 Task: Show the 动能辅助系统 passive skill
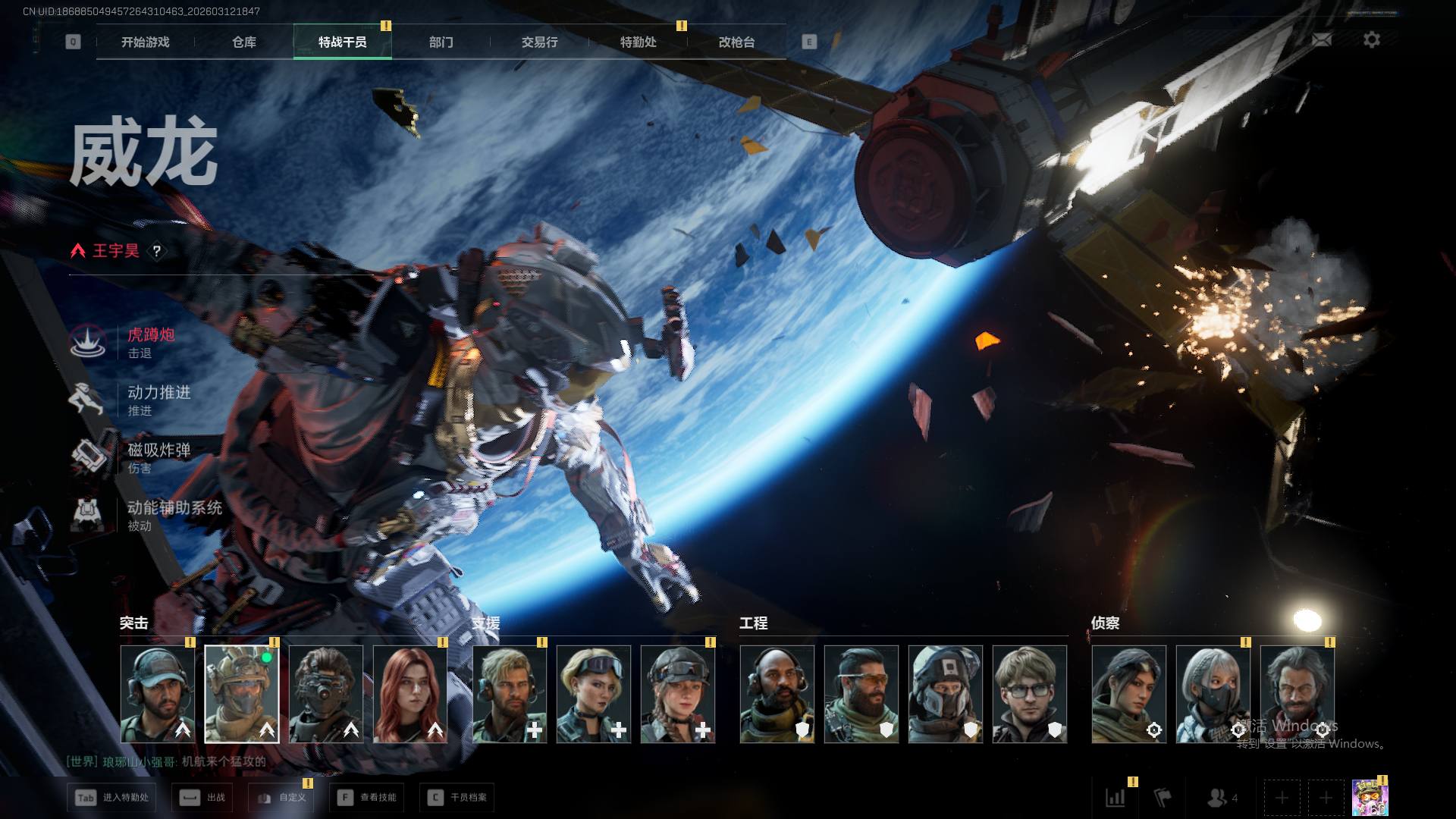tap(173, 515)
